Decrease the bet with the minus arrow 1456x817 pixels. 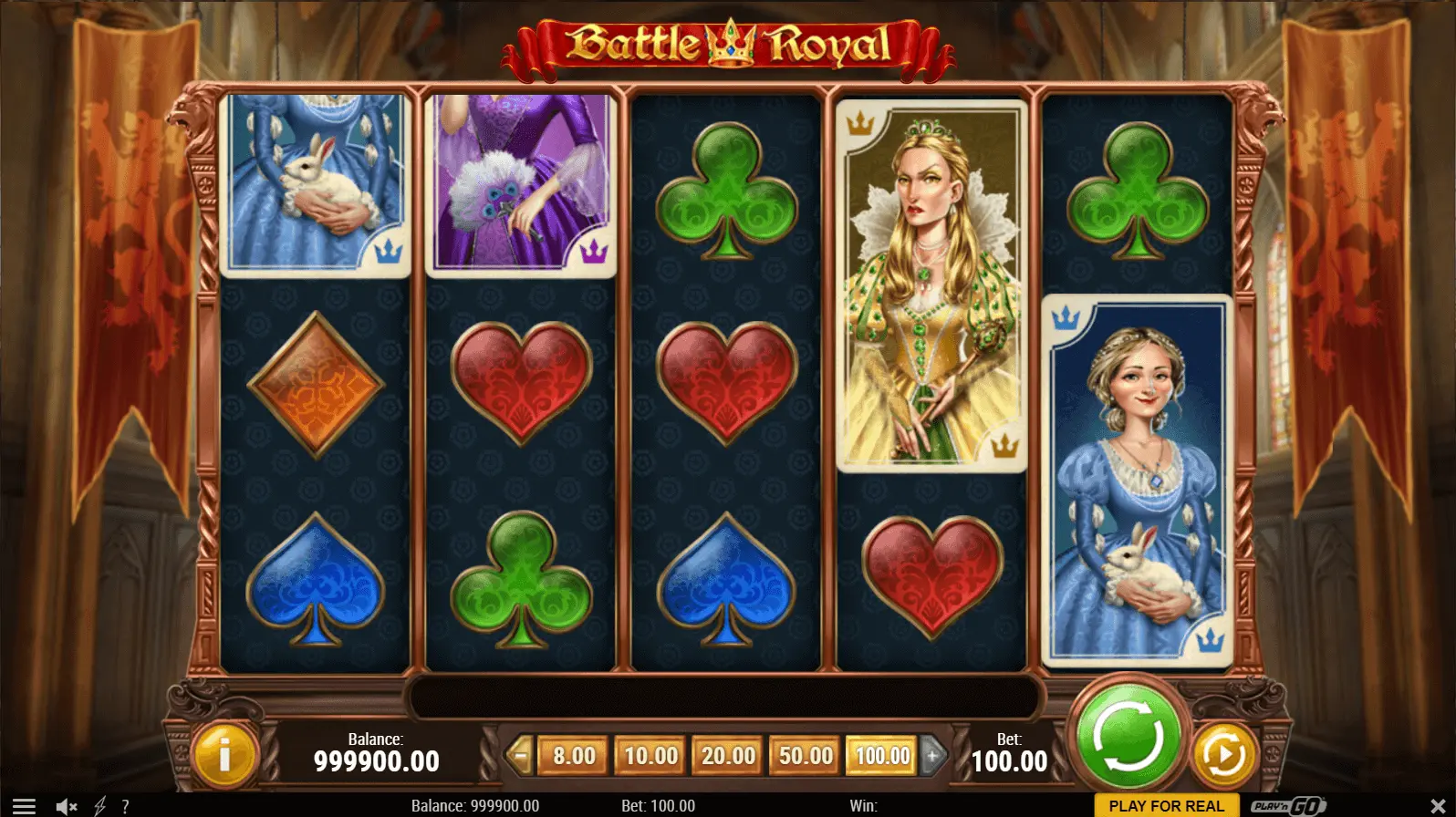519,756
